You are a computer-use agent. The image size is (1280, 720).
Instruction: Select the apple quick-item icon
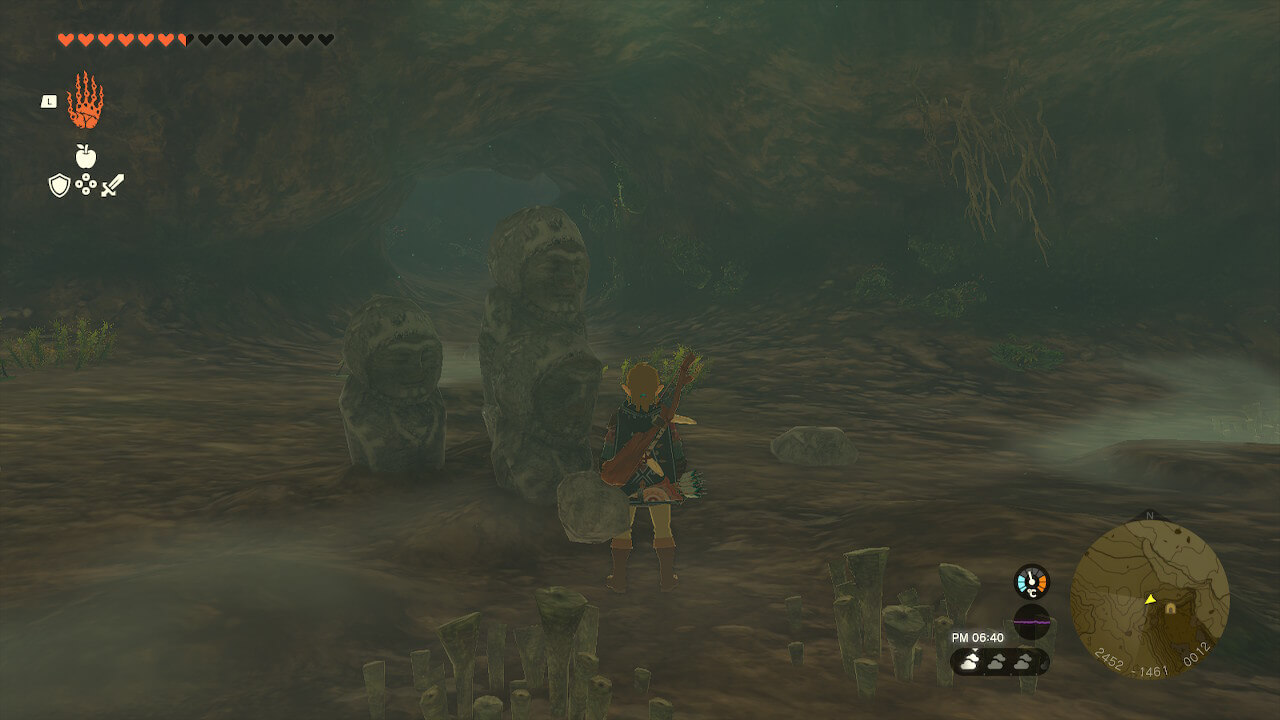[85, 155]
